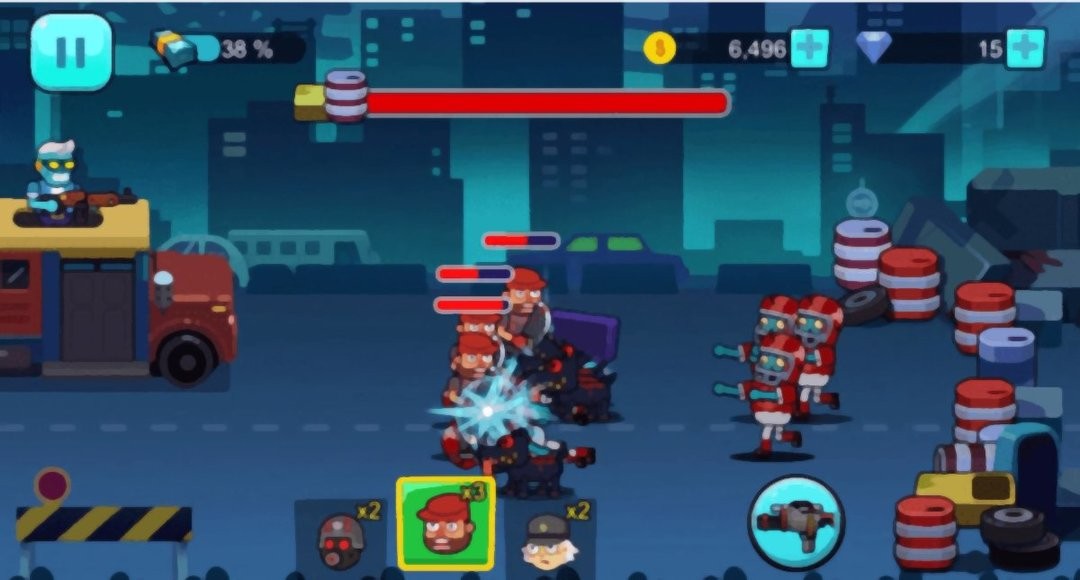Add more gold coins
Viewport: 1080px width, 580px height.
[x=809, y=48]
